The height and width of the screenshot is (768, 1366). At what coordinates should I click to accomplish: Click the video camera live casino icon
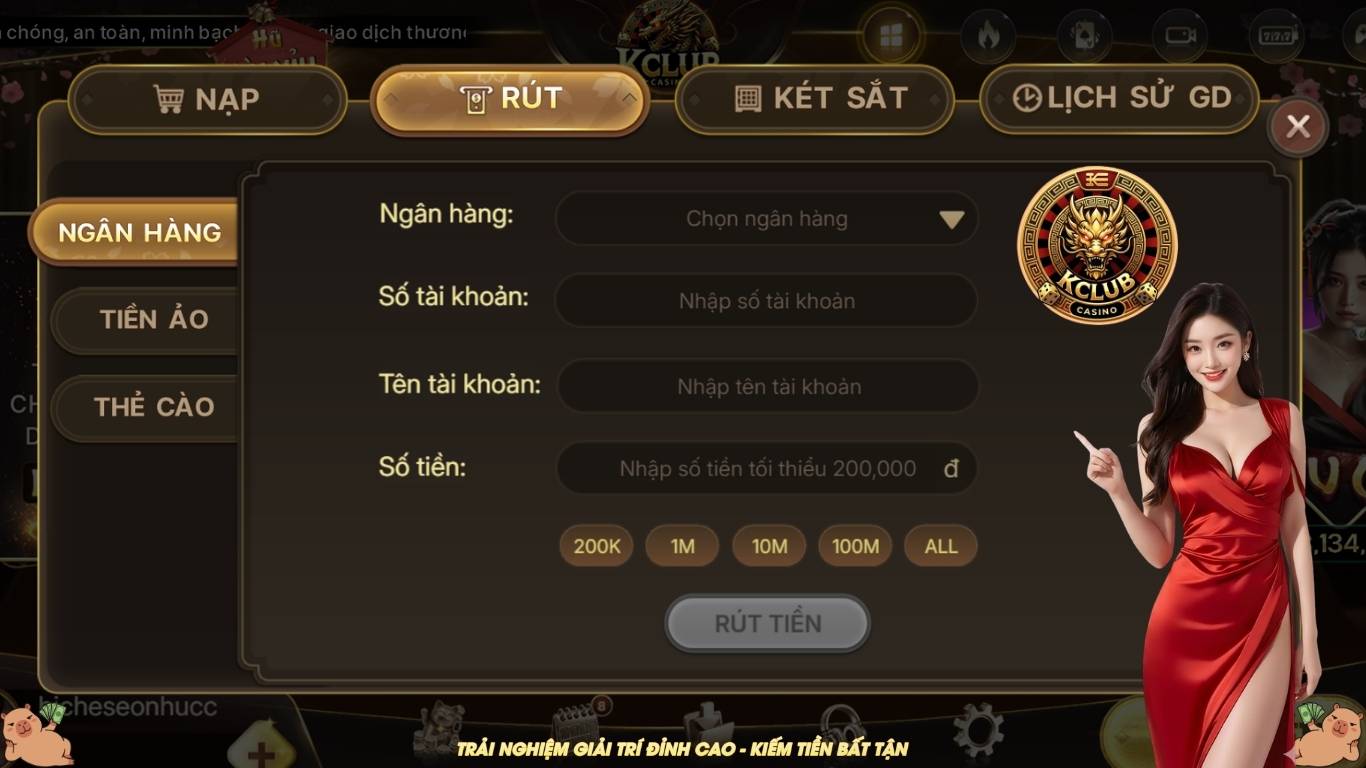[x=1179, y=33]
